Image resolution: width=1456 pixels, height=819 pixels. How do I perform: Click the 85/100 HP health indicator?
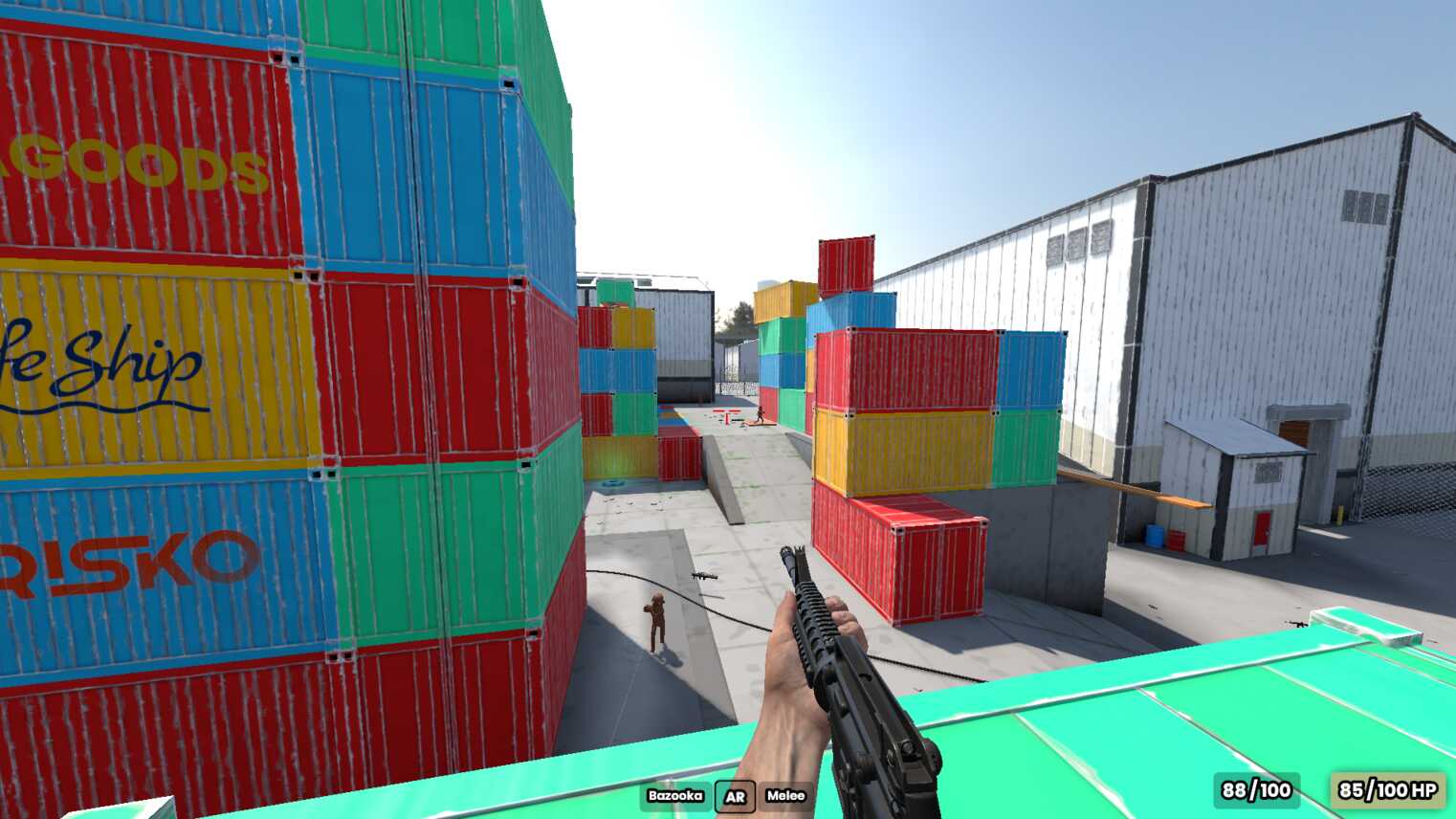point(1379,791)
